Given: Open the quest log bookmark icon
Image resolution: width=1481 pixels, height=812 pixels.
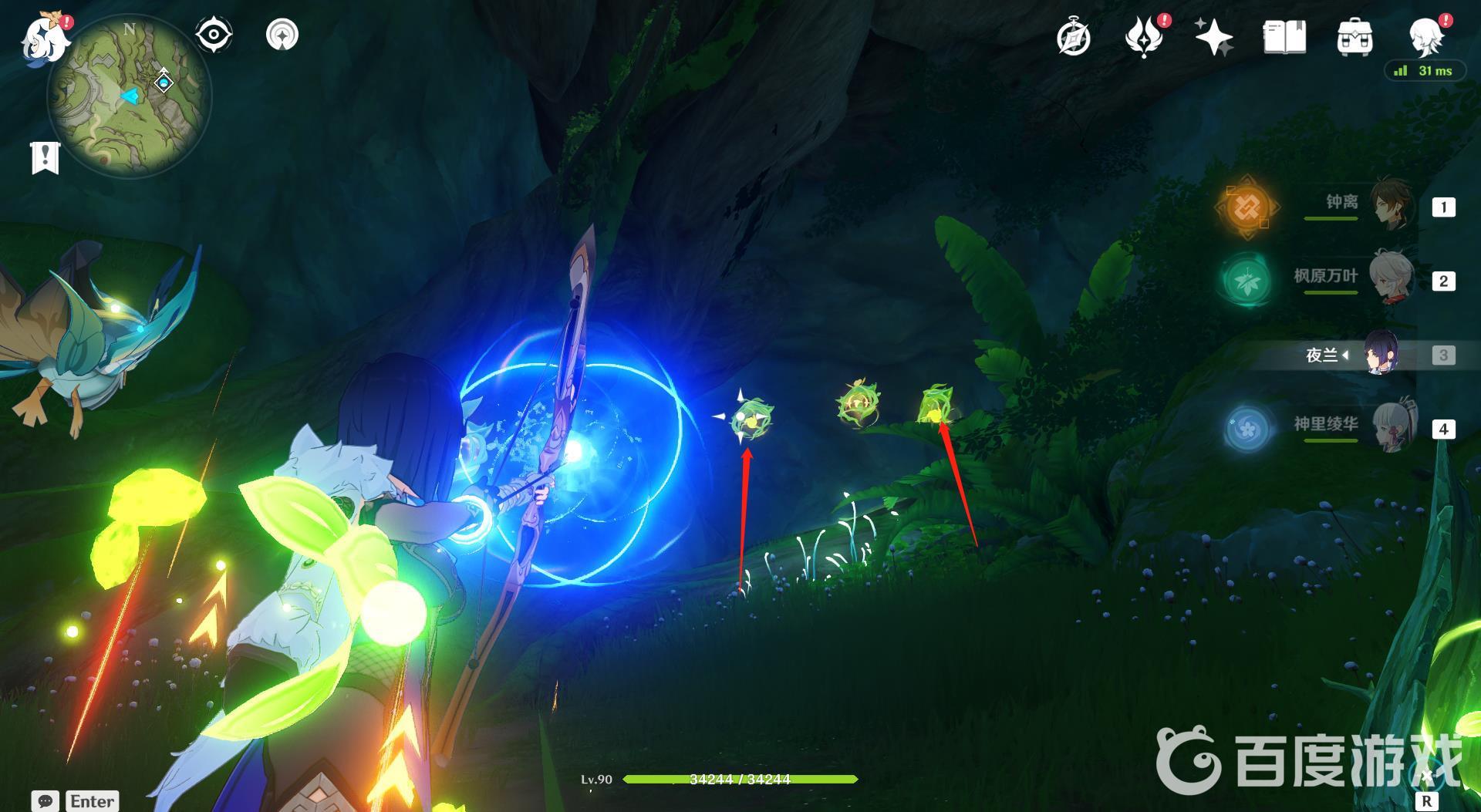Looking at the screenshot, I should coord(45,157).
